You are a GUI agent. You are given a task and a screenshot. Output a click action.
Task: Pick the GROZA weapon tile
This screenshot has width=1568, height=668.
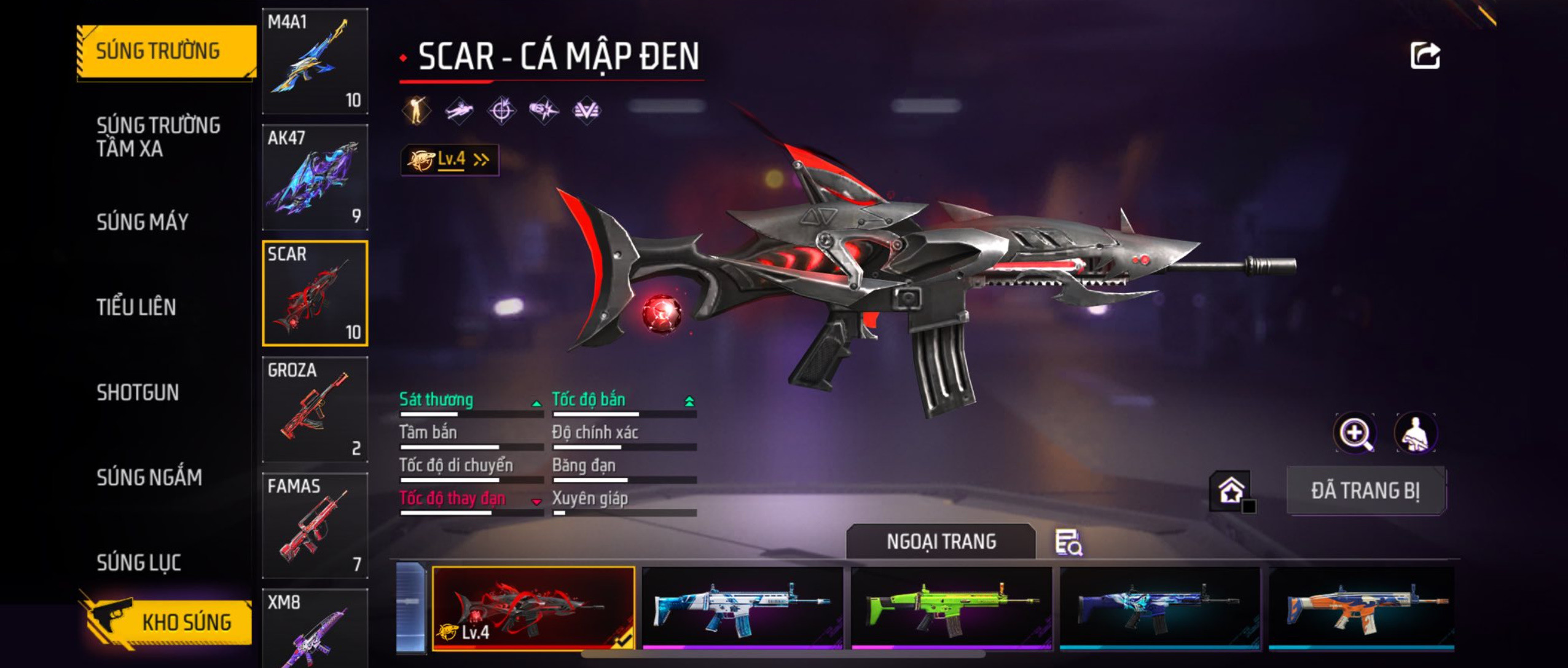click(315, 409)
